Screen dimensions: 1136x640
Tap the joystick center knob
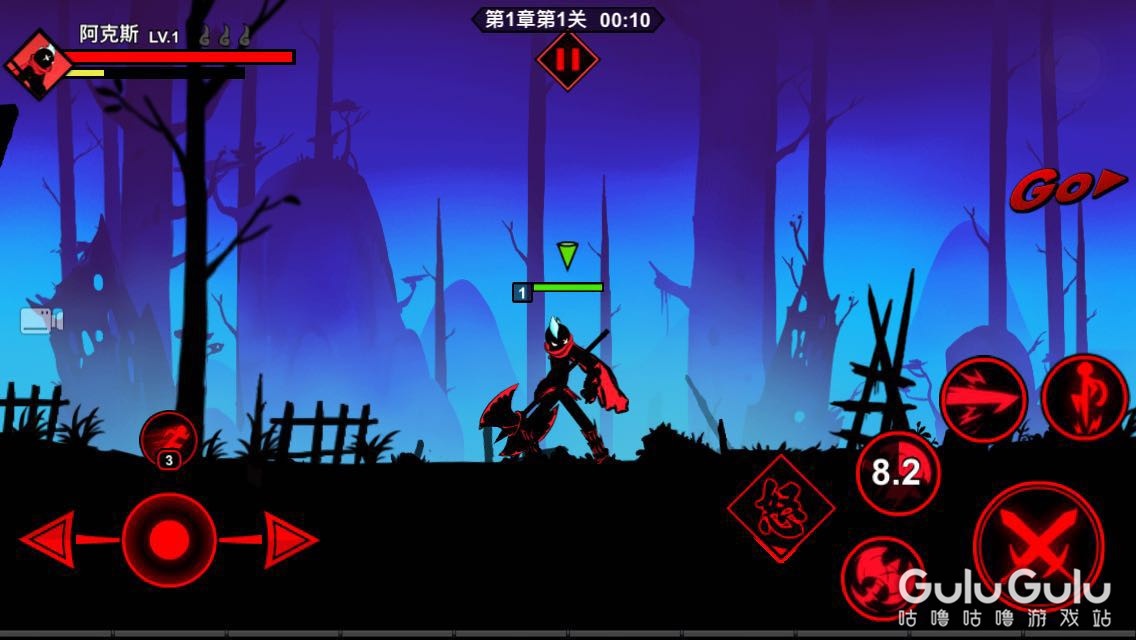coord(169,540)
